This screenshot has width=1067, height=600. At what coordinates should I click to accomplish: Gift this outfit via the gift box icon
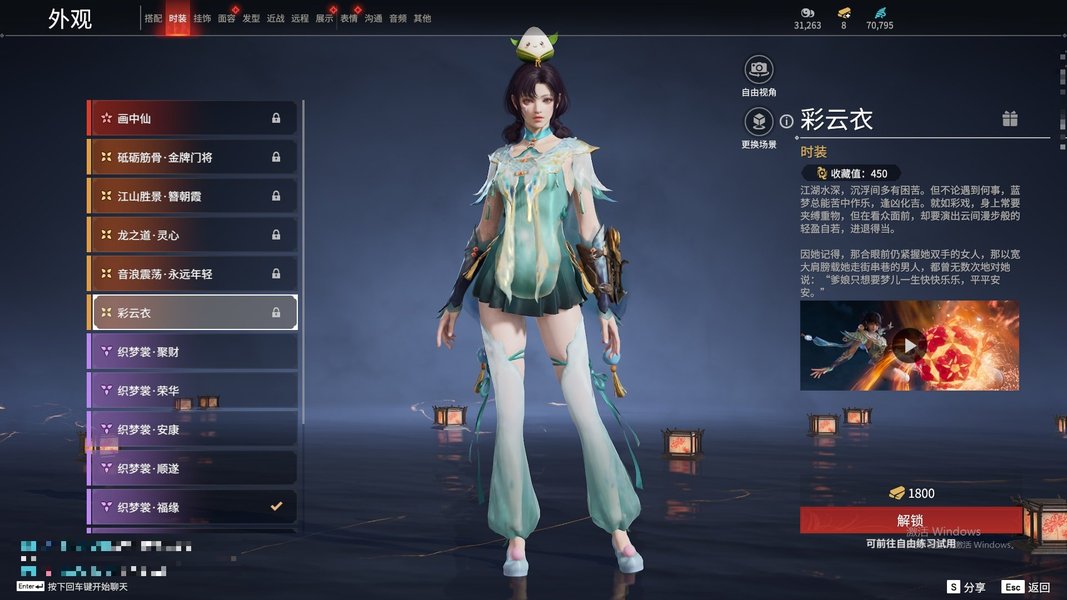click(1010, 119)
